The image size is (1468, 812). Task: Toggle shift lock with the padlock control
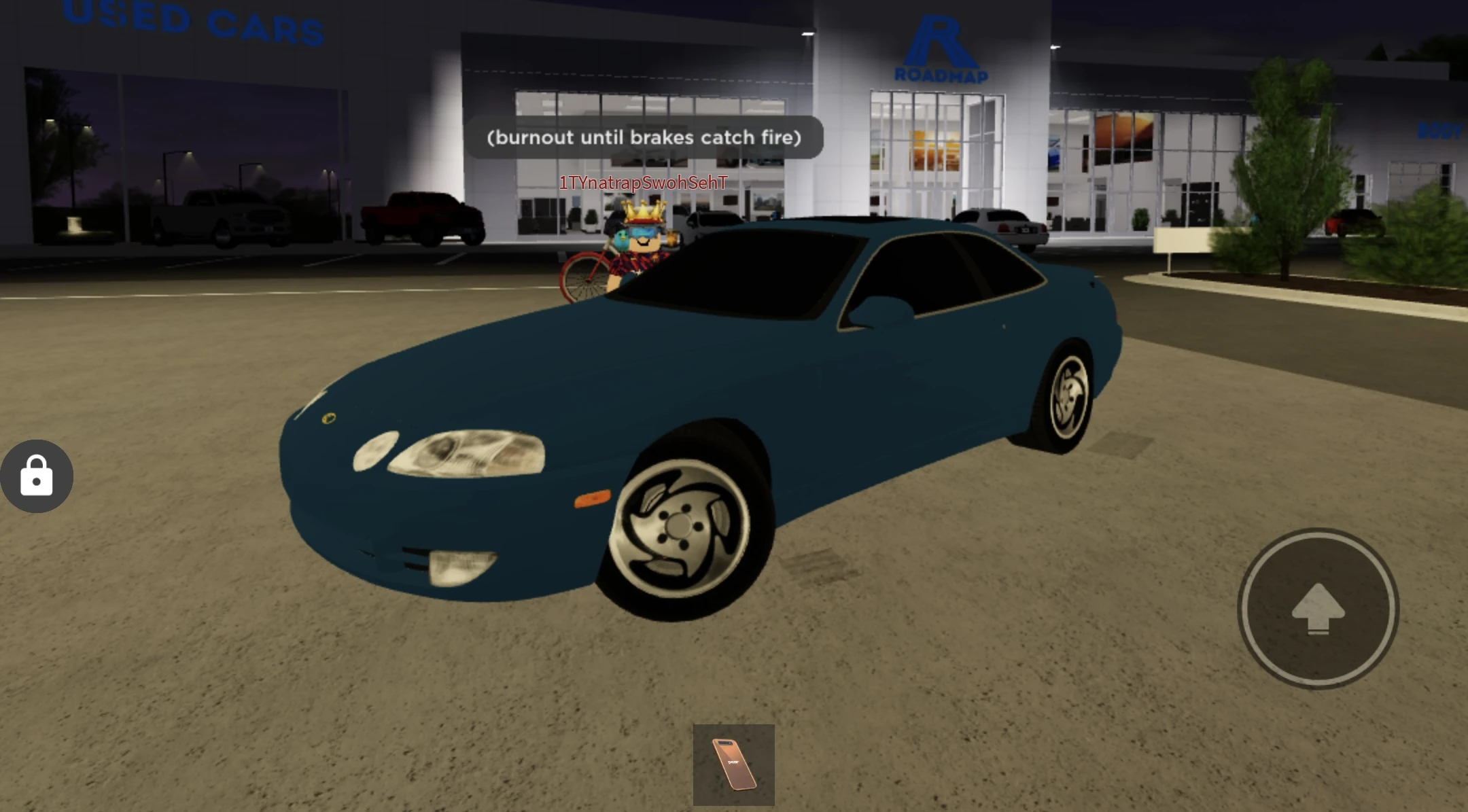point(37,476)
